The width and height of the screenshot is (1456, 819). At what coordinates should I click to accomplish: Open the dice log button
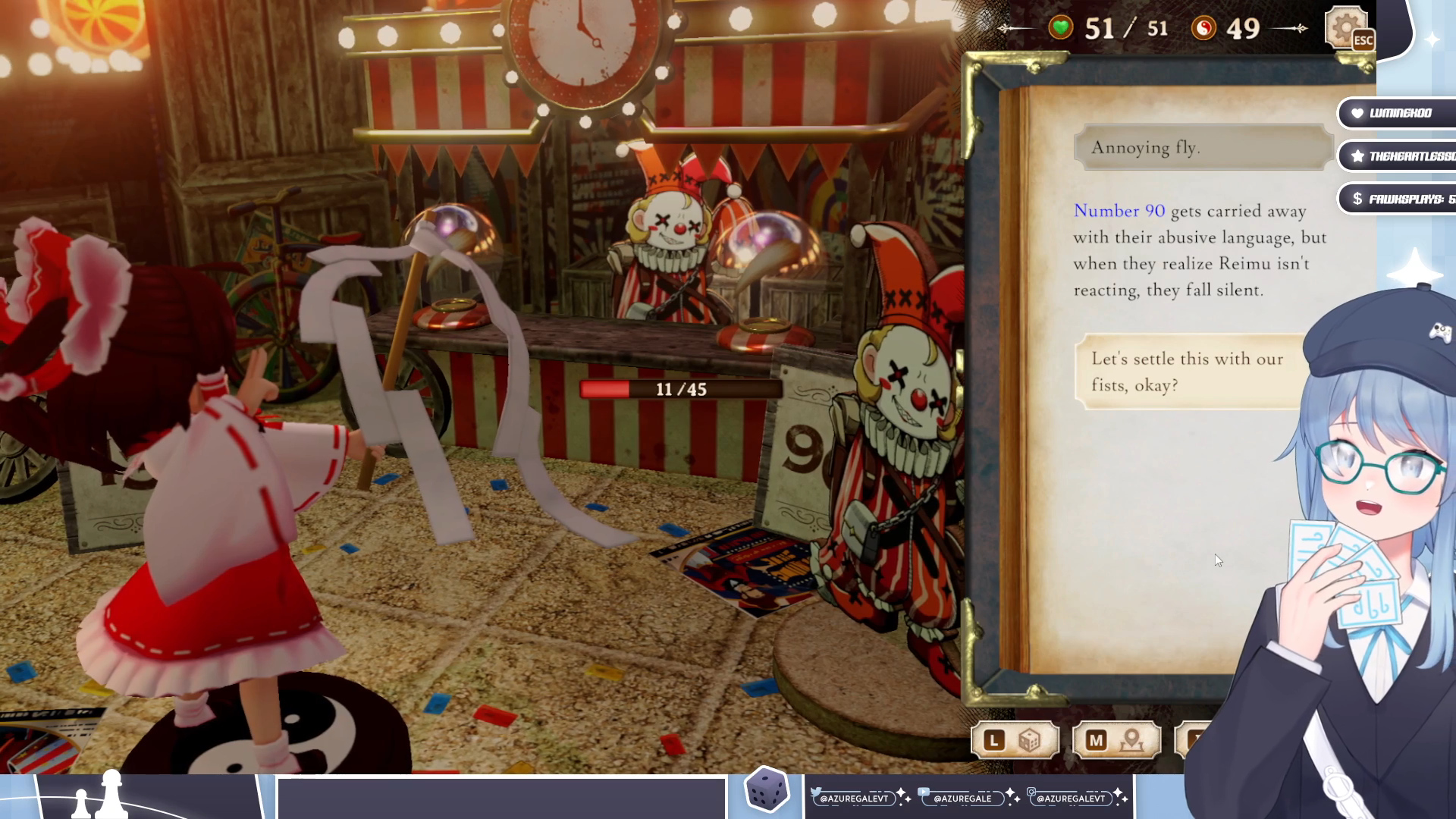coord(1014,740)
